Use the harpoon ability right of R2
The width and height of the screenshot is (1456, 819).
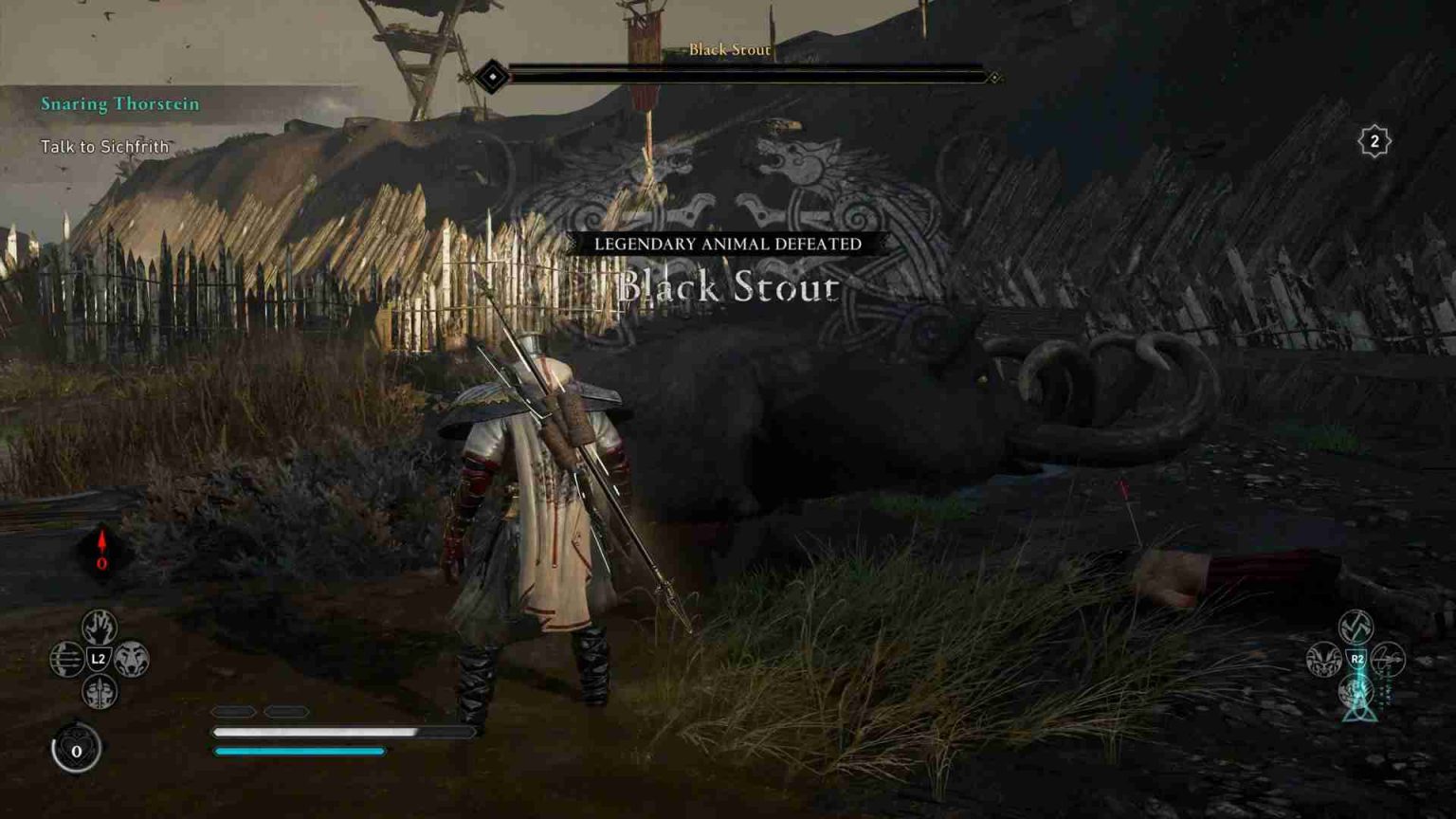[x=1387, y=661]
